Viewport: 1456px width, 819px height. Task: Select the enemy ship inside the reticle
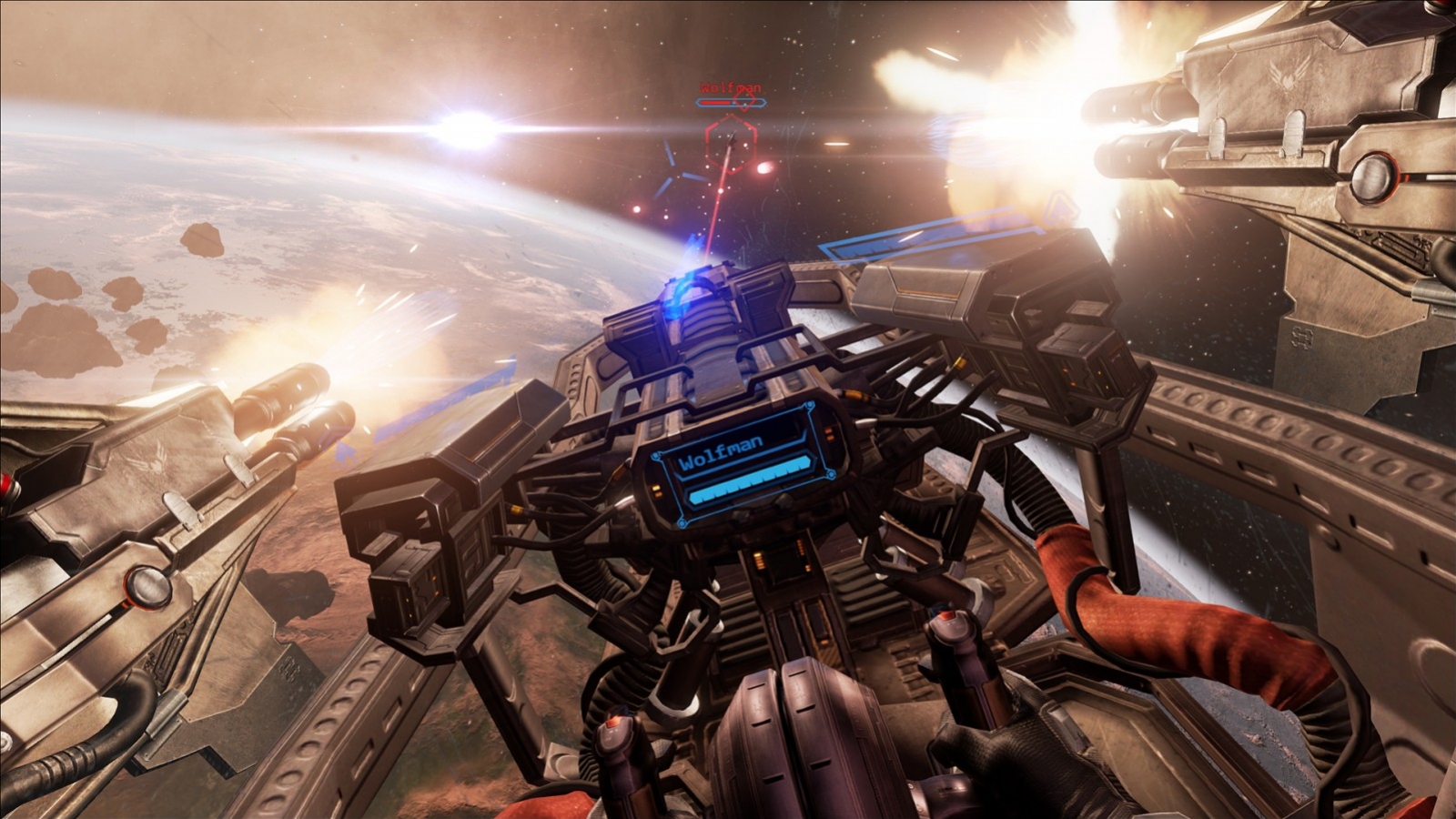point(731,138)
